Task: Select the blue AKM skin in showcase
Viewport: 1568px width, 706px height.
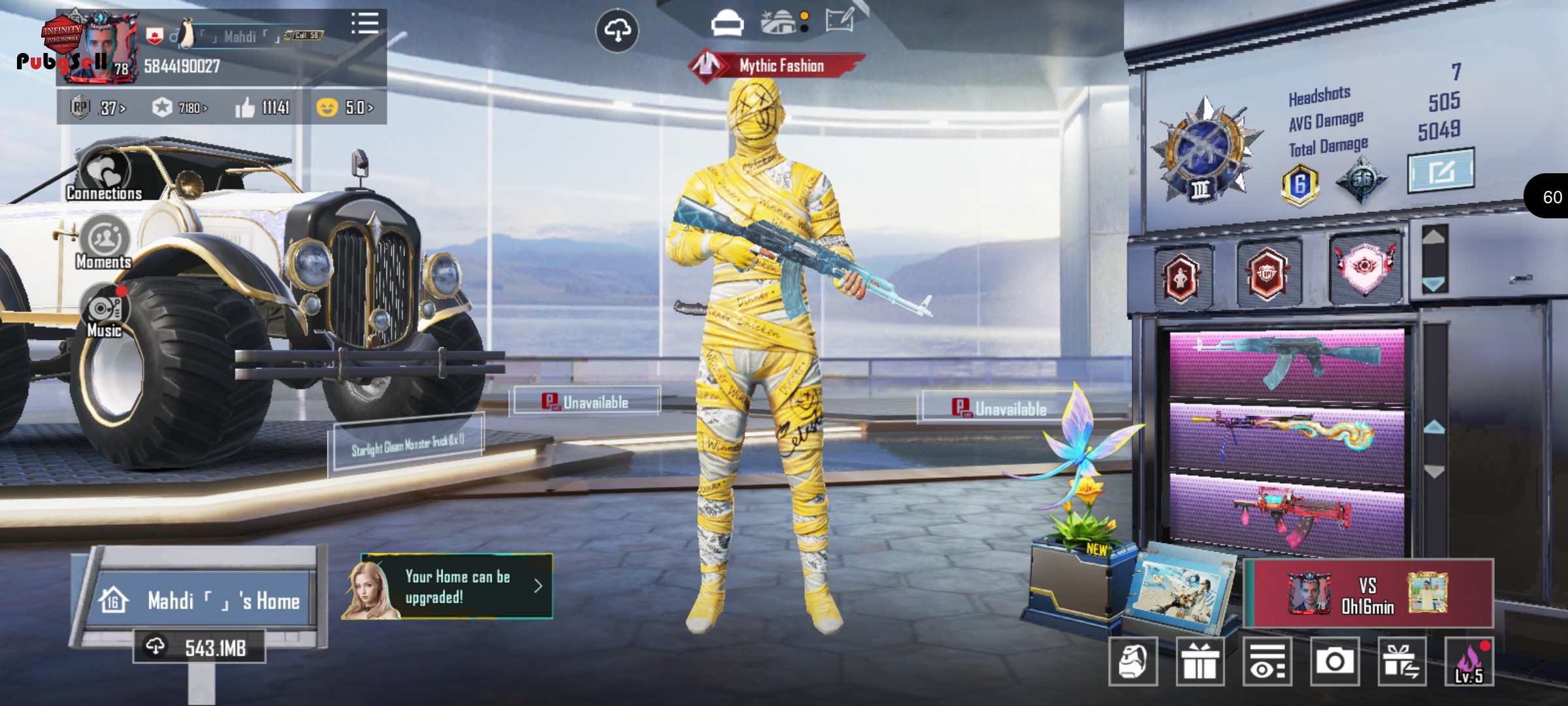Action: tap(1286, 362)
